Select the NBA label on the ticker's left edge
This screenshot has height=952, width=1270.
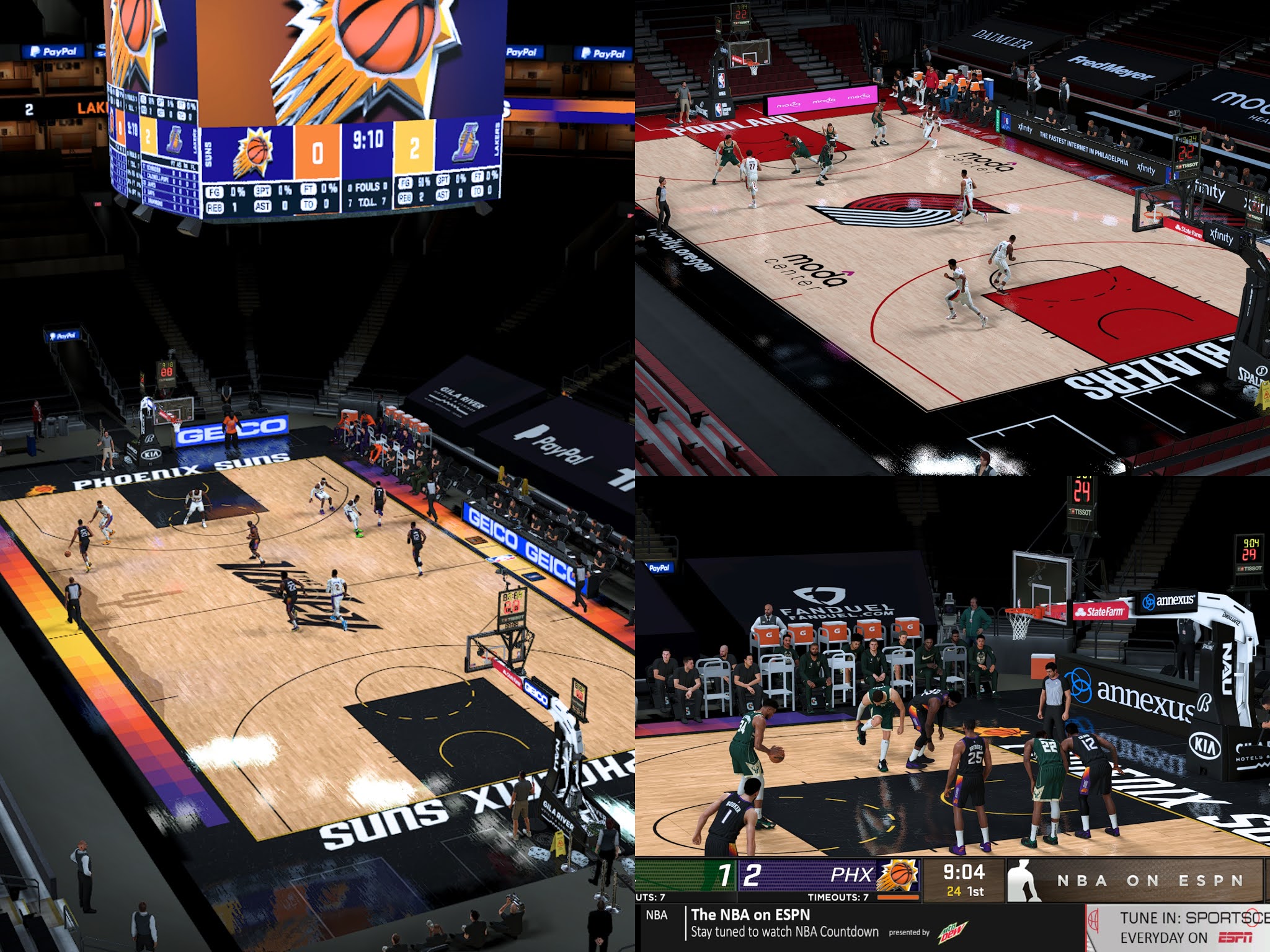(x=655, y=915)
